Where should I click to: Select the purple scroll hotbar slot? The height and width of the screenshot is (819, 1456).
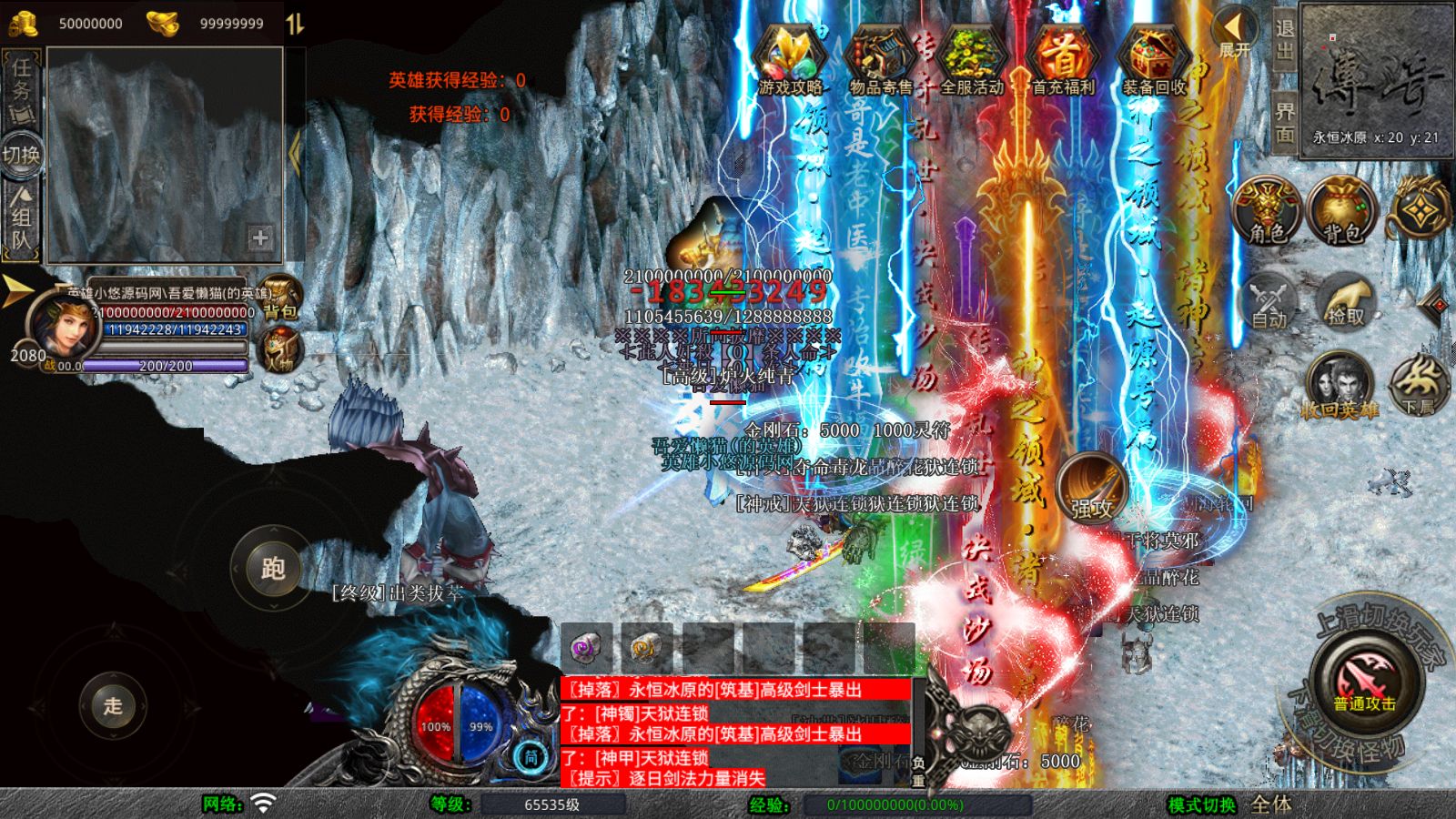[x=587, y=647]
